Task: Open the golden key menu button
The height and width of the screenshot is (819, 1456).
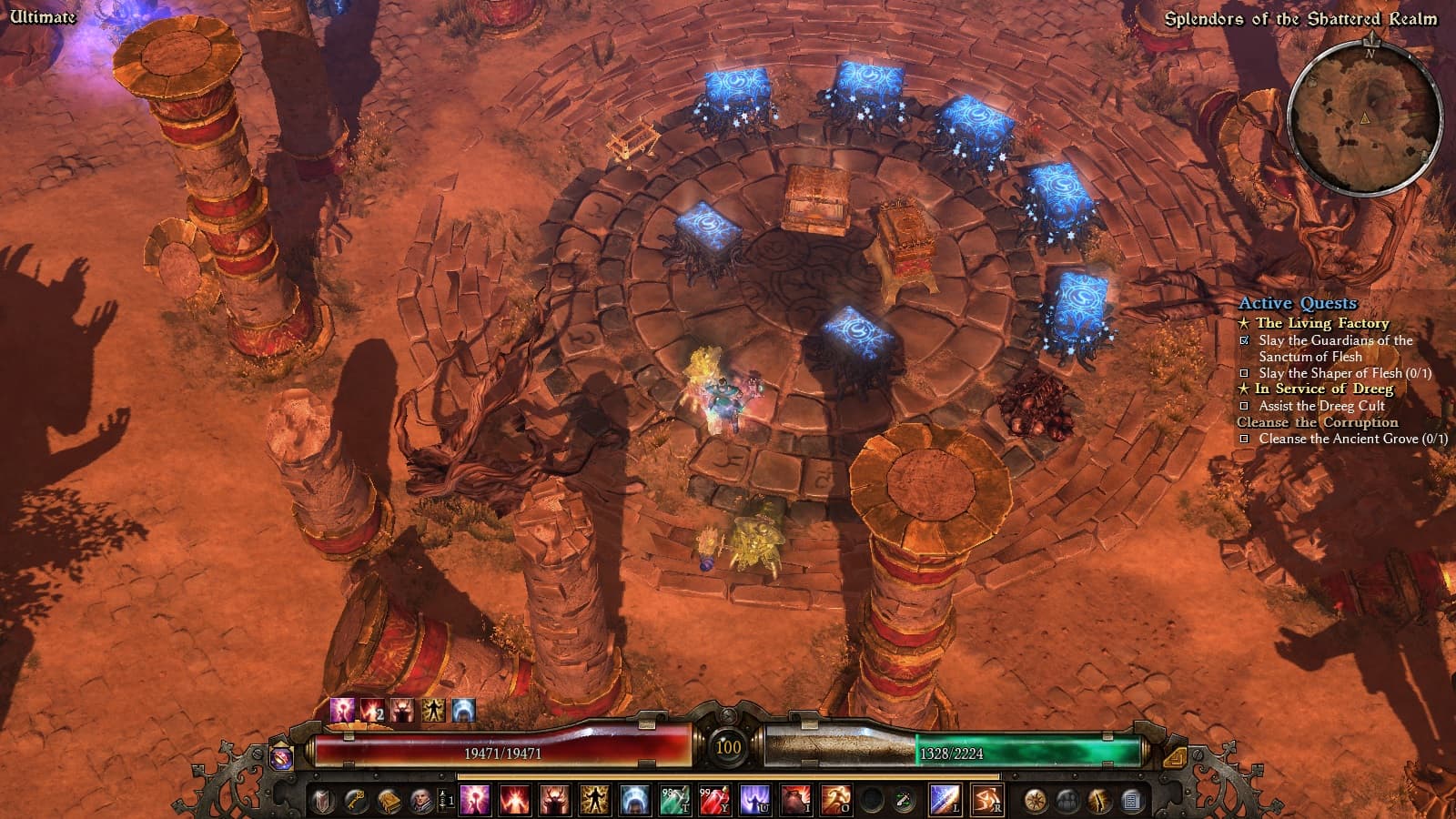Action: click(356, 801)
